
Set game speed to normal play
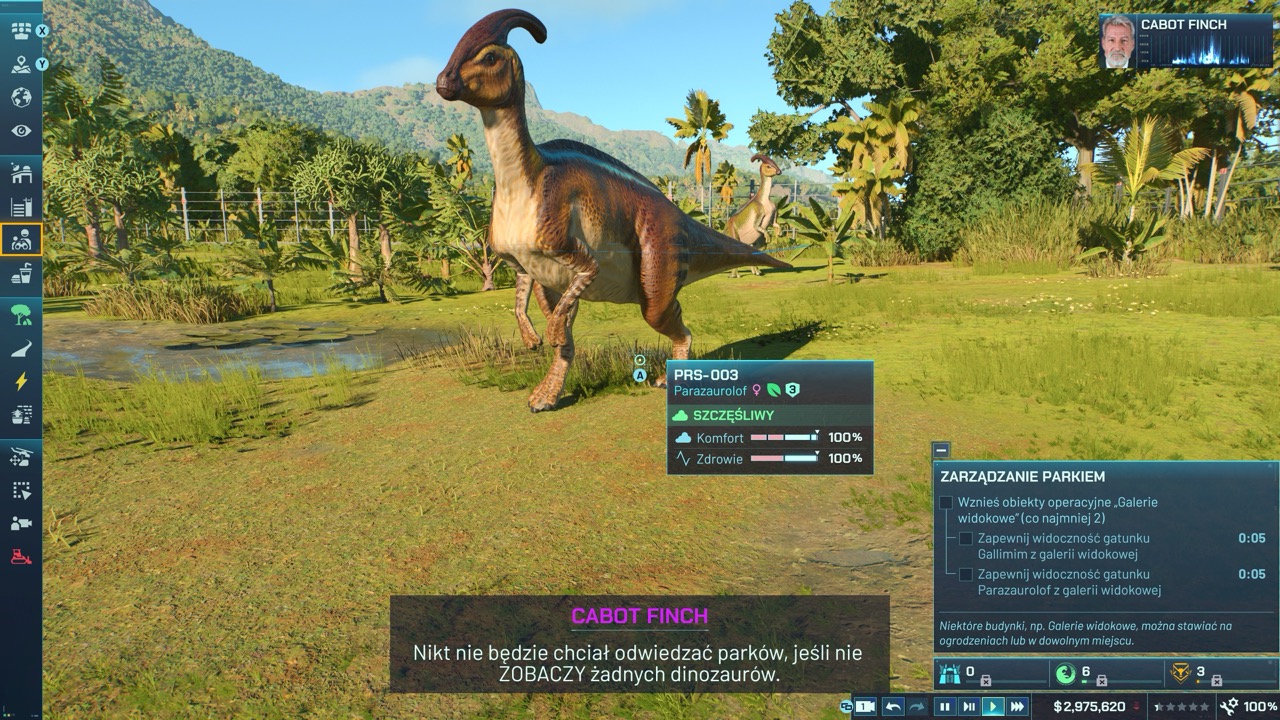click(993, 707)
